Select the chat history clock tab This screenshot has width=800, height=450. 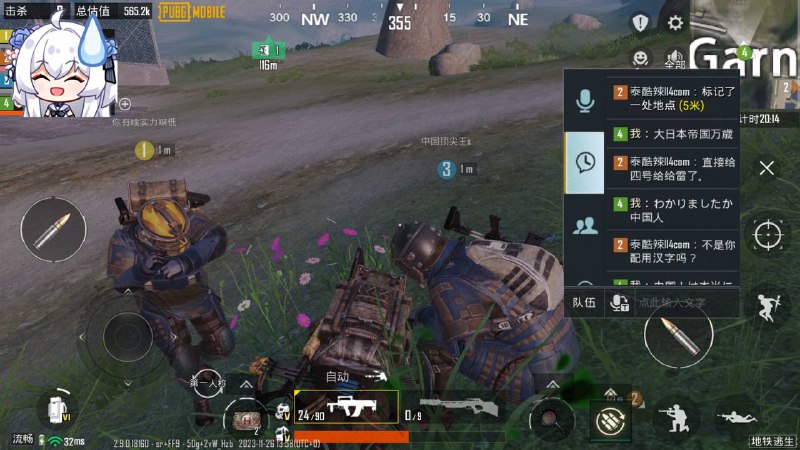(x=585, y=162)
